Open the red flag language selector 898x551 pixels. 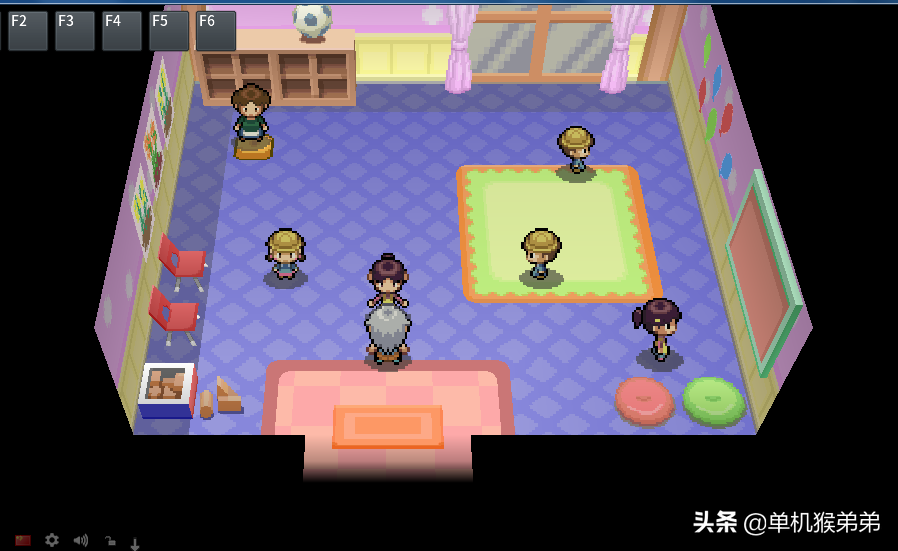(23, 541)
